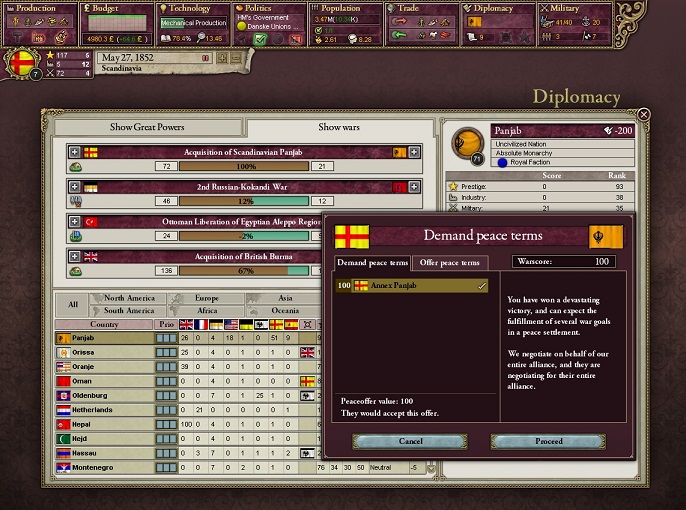Select the Annex Panjab war goal
Screen dimensions: 686x510
coord(411,286)
